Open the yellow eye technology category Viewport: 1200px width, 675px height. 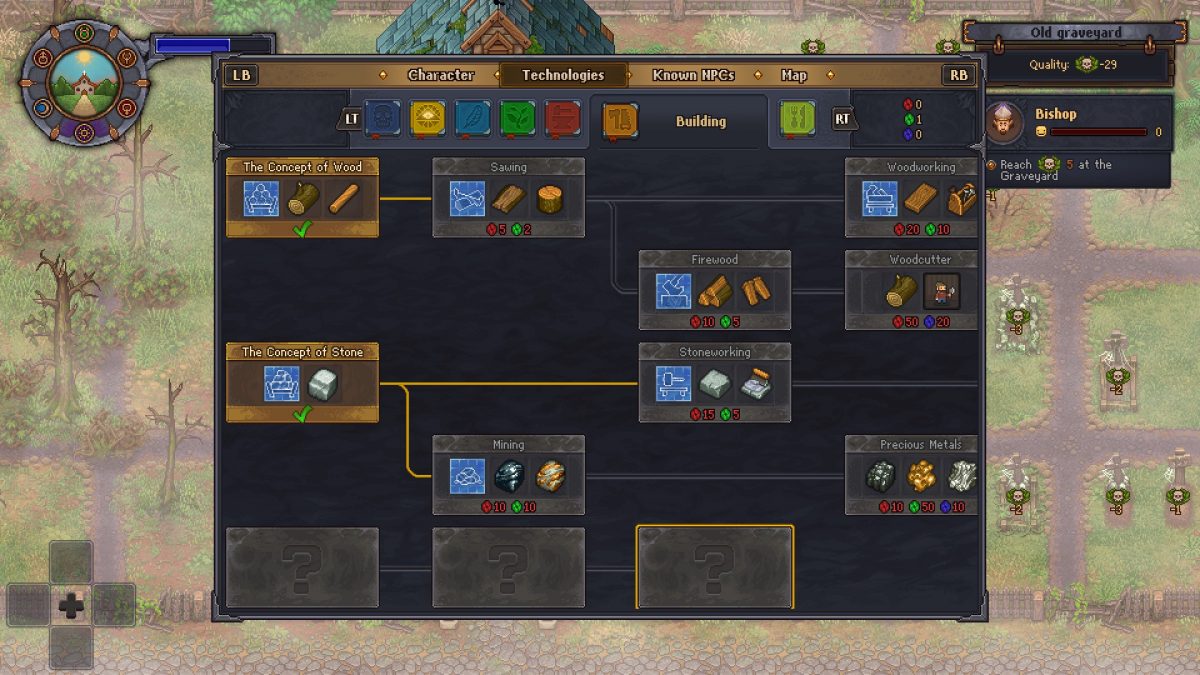point(428,119)
